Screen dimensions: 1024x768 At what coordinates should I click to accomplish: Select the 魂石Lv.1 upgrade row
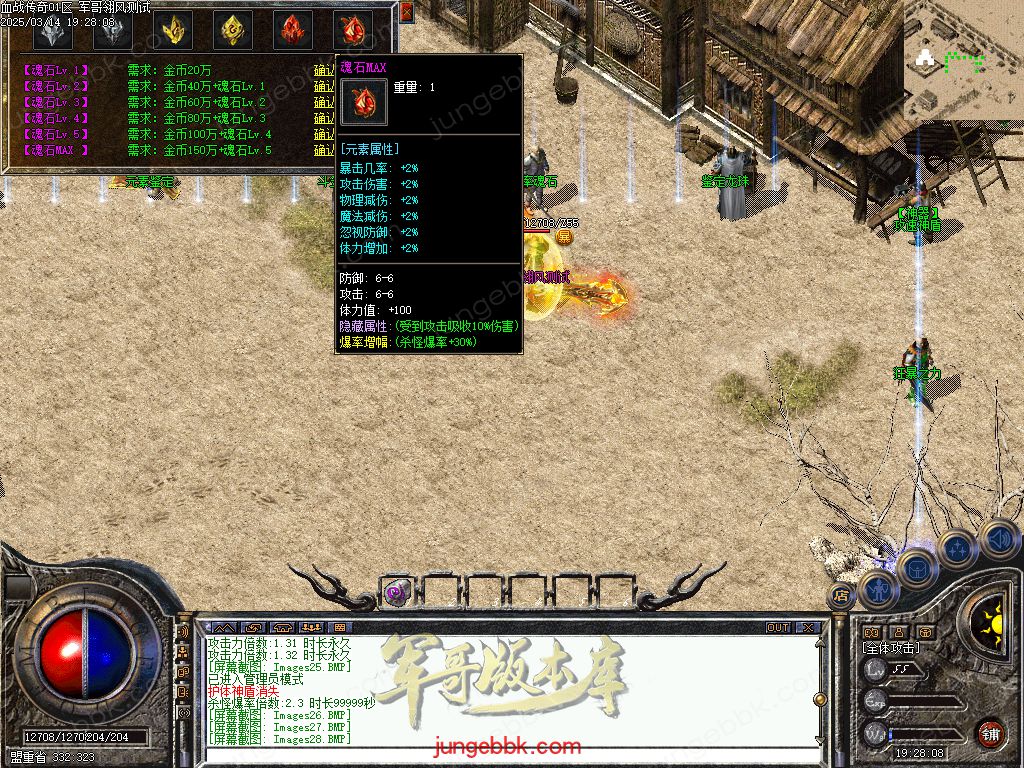coord(56,70)
